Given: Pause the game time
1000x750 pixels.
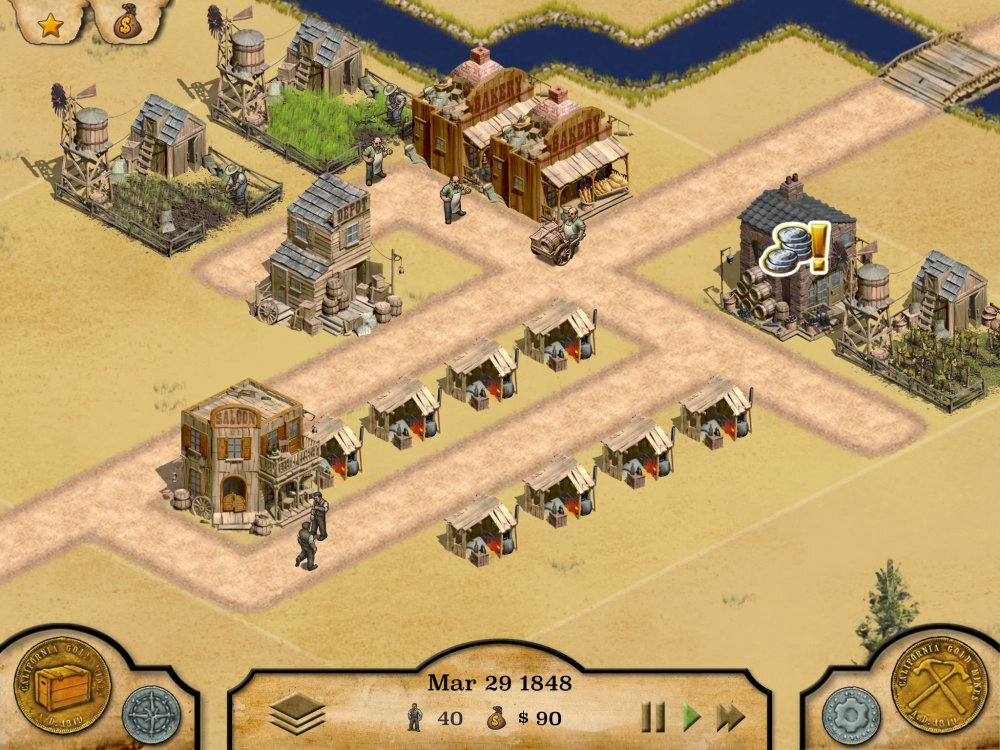Looking at the screenshot, I should point(653,716).
